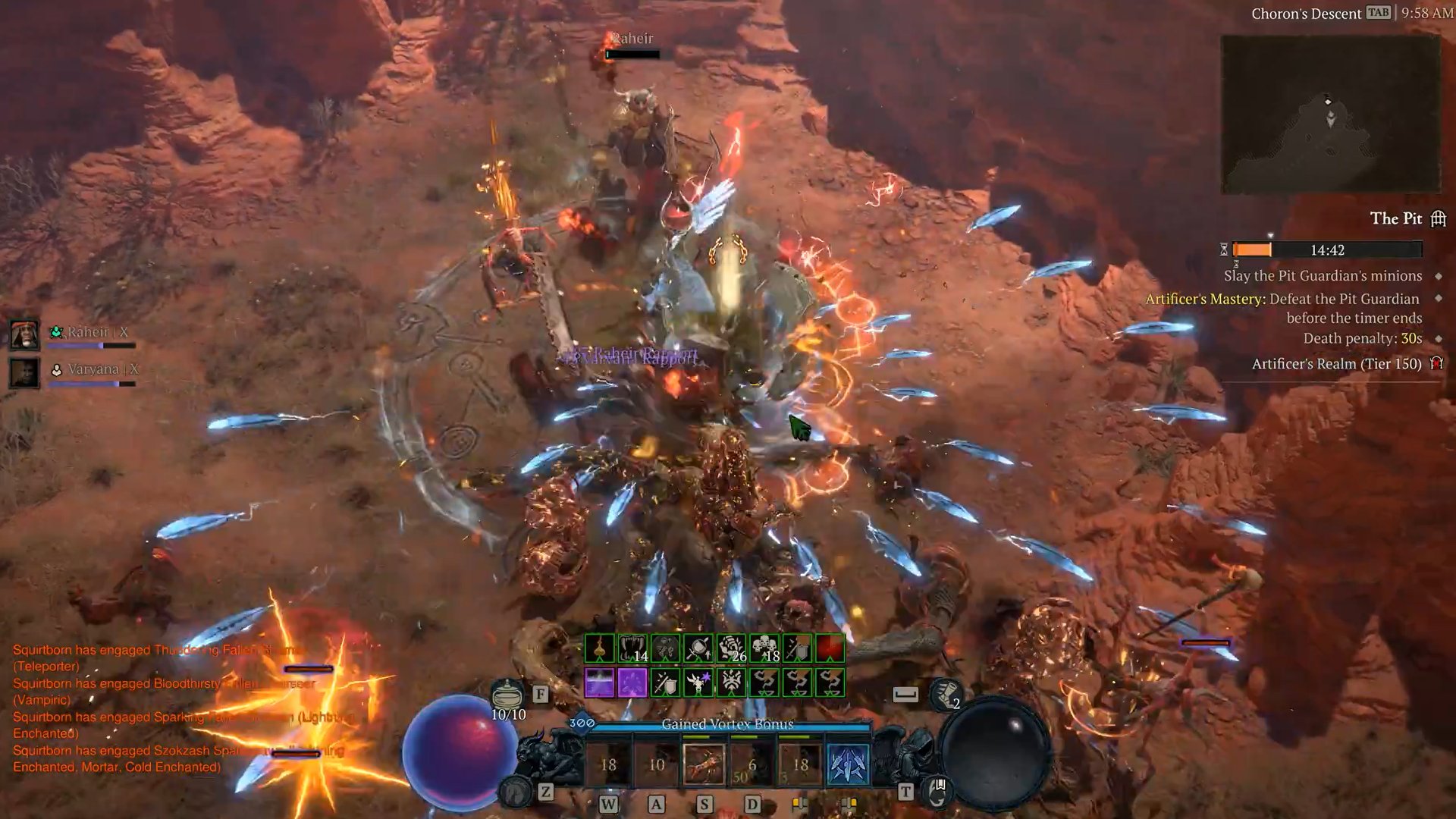Select the fist buff showing 26
Viewport: 1456px width, 819px height.
pos(732,649)
